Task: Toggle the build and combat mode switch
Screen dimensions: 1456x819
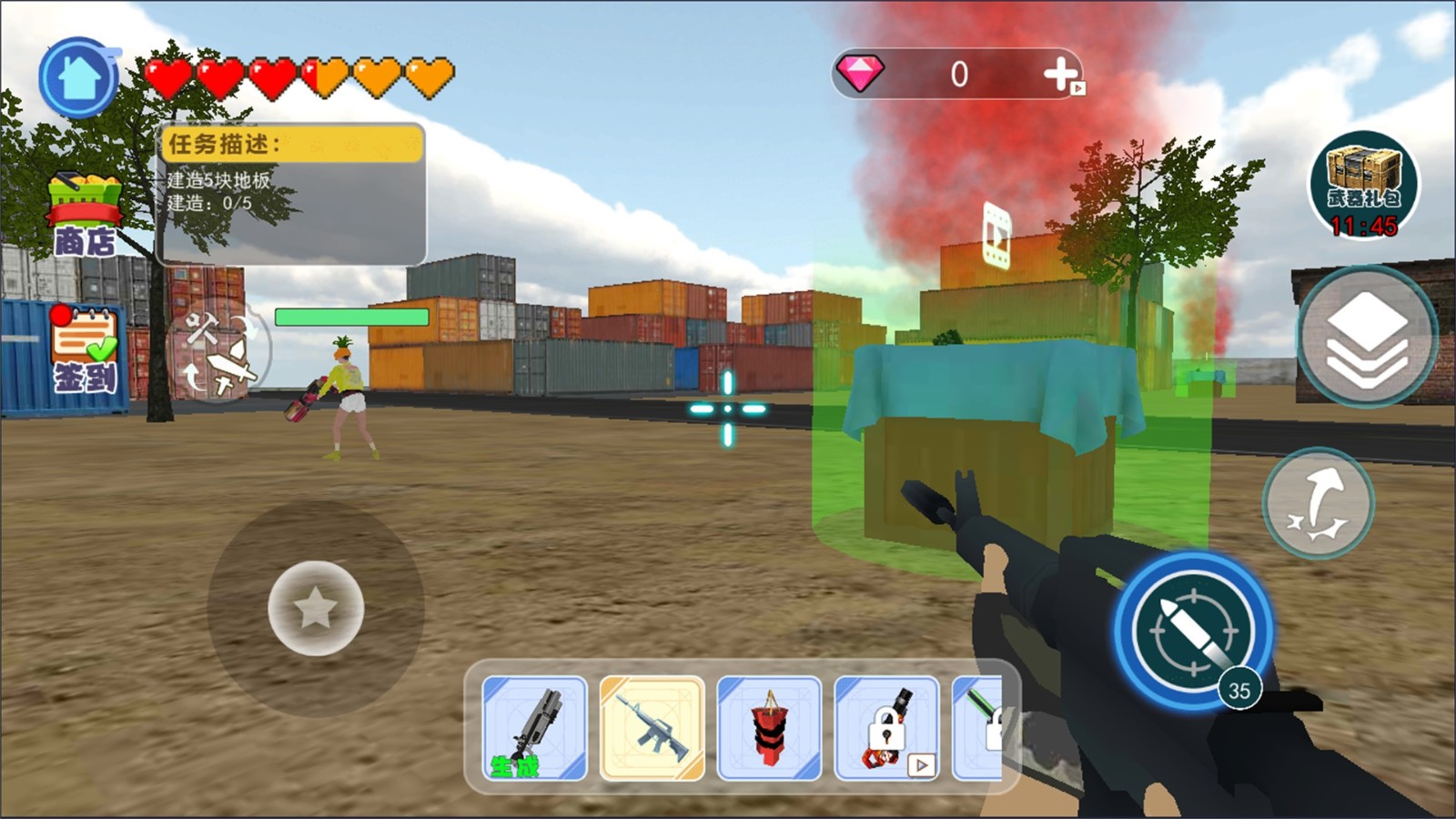Action: [217, 351]
